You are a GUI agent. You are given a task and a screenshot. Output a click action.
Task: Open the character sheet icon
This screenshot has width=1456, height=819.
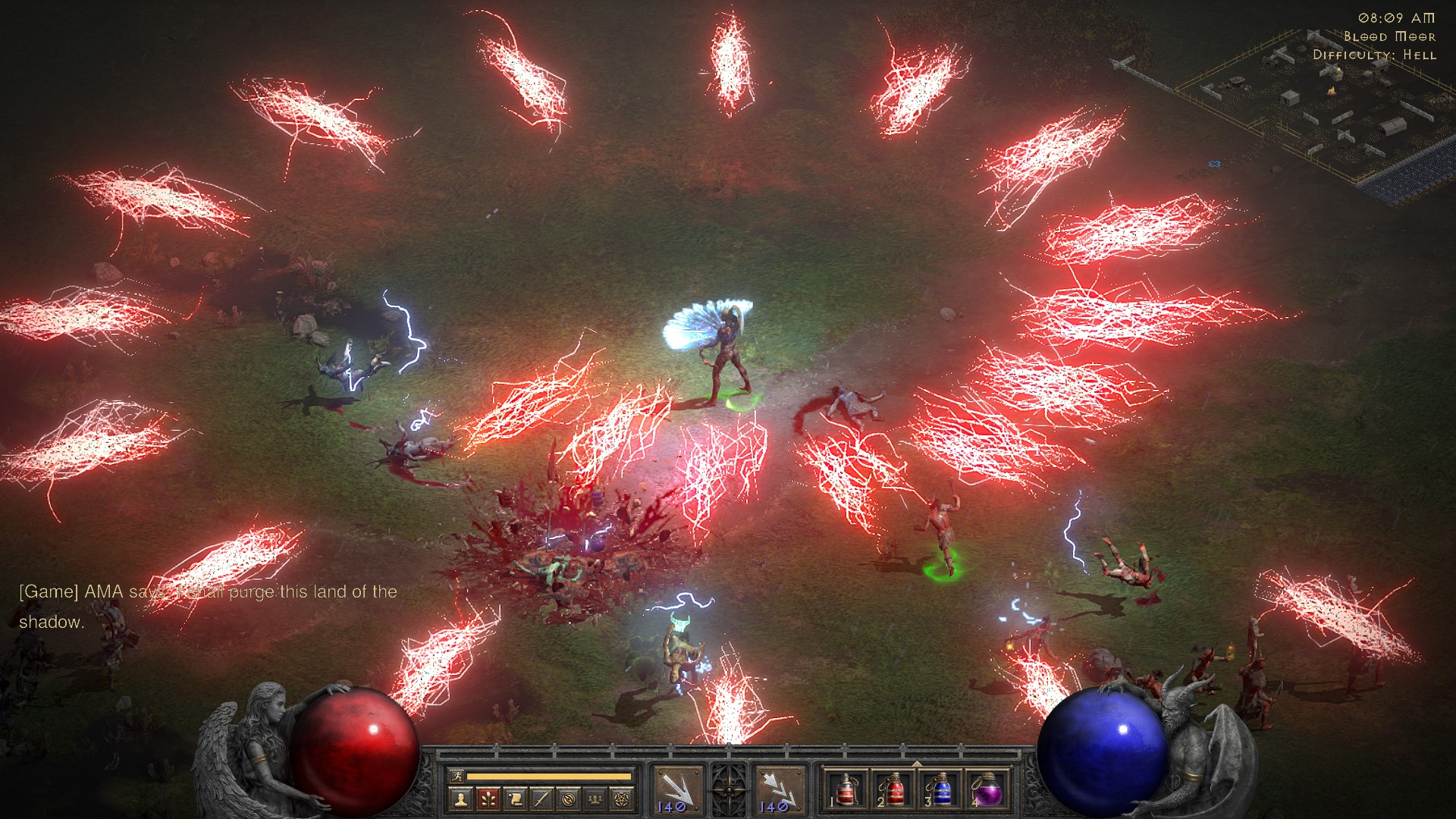click(x=460, y=799)
